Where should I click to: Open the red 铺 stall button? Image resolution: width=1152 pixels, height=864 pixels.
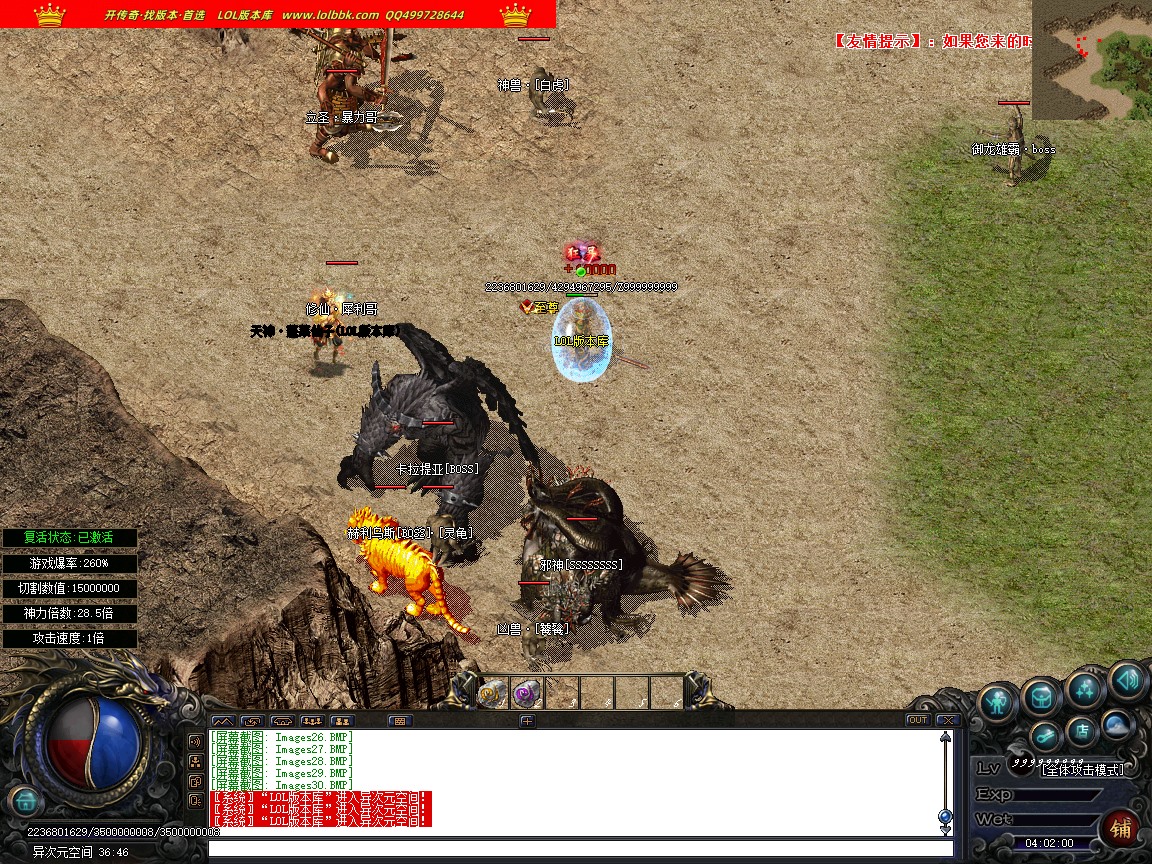1120,828
